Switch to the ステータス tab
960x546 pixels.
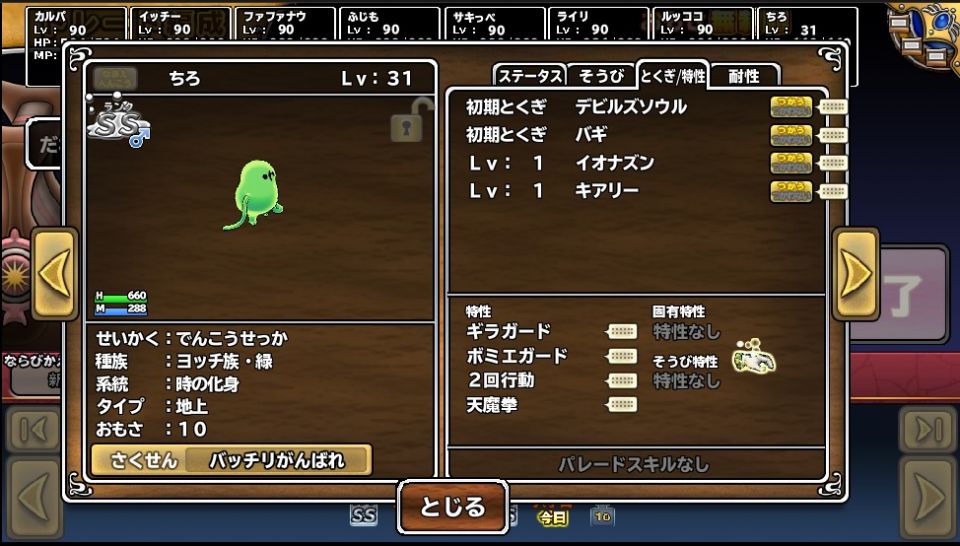pos(530,76)
